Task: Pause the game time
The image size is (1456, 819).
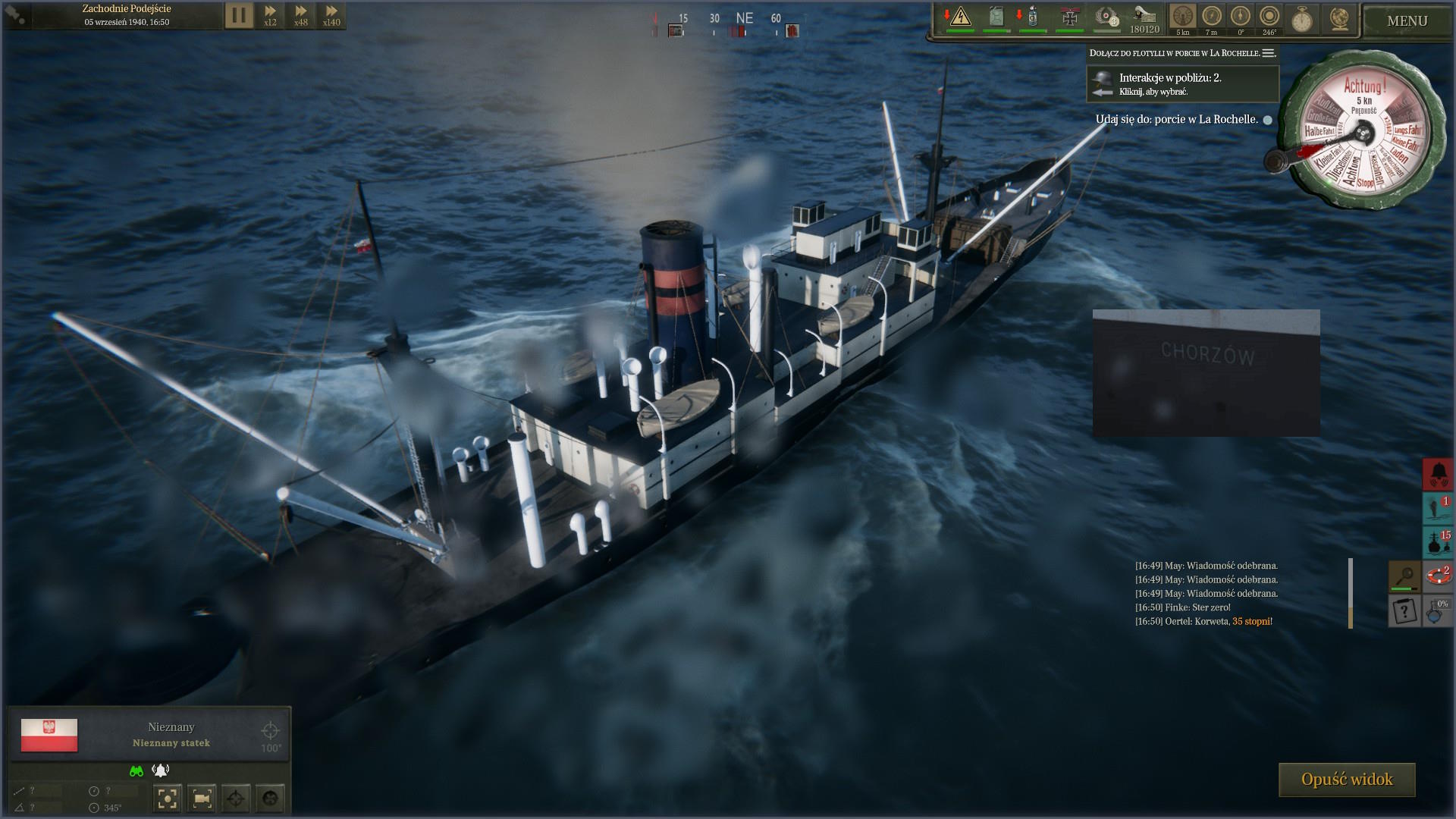Action: [x=238, y=15]
